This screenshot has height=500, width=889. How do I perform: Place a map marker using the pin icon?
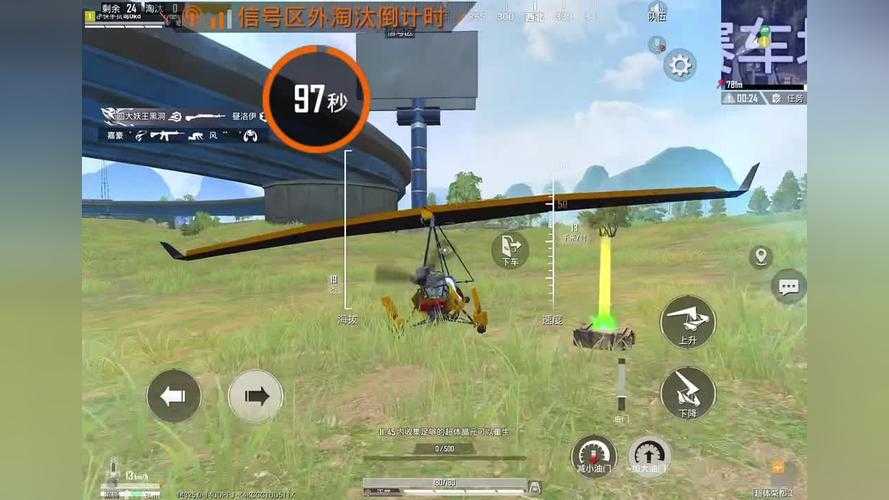761,257
